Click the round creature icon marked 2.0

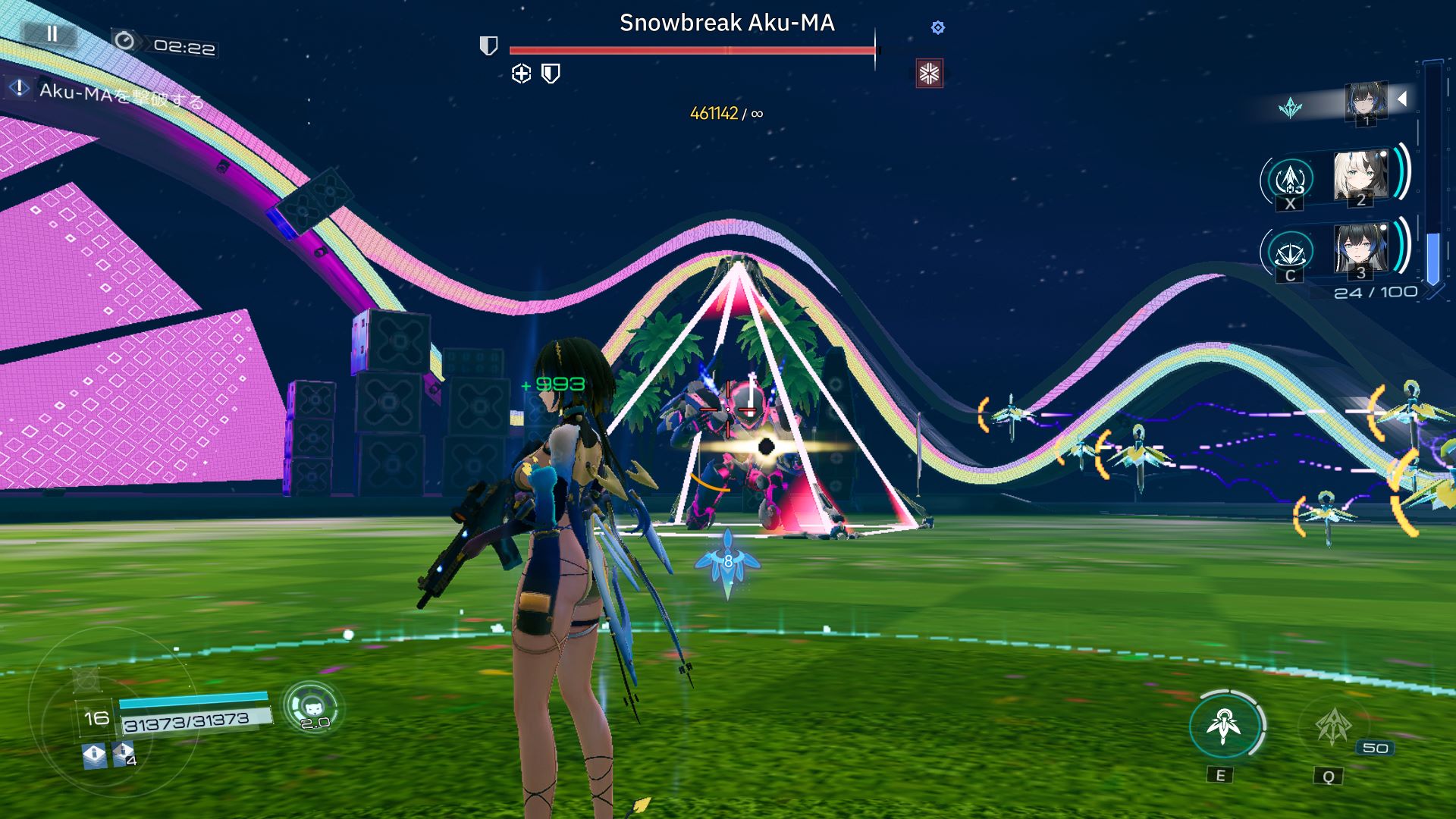tap(312, 707)
